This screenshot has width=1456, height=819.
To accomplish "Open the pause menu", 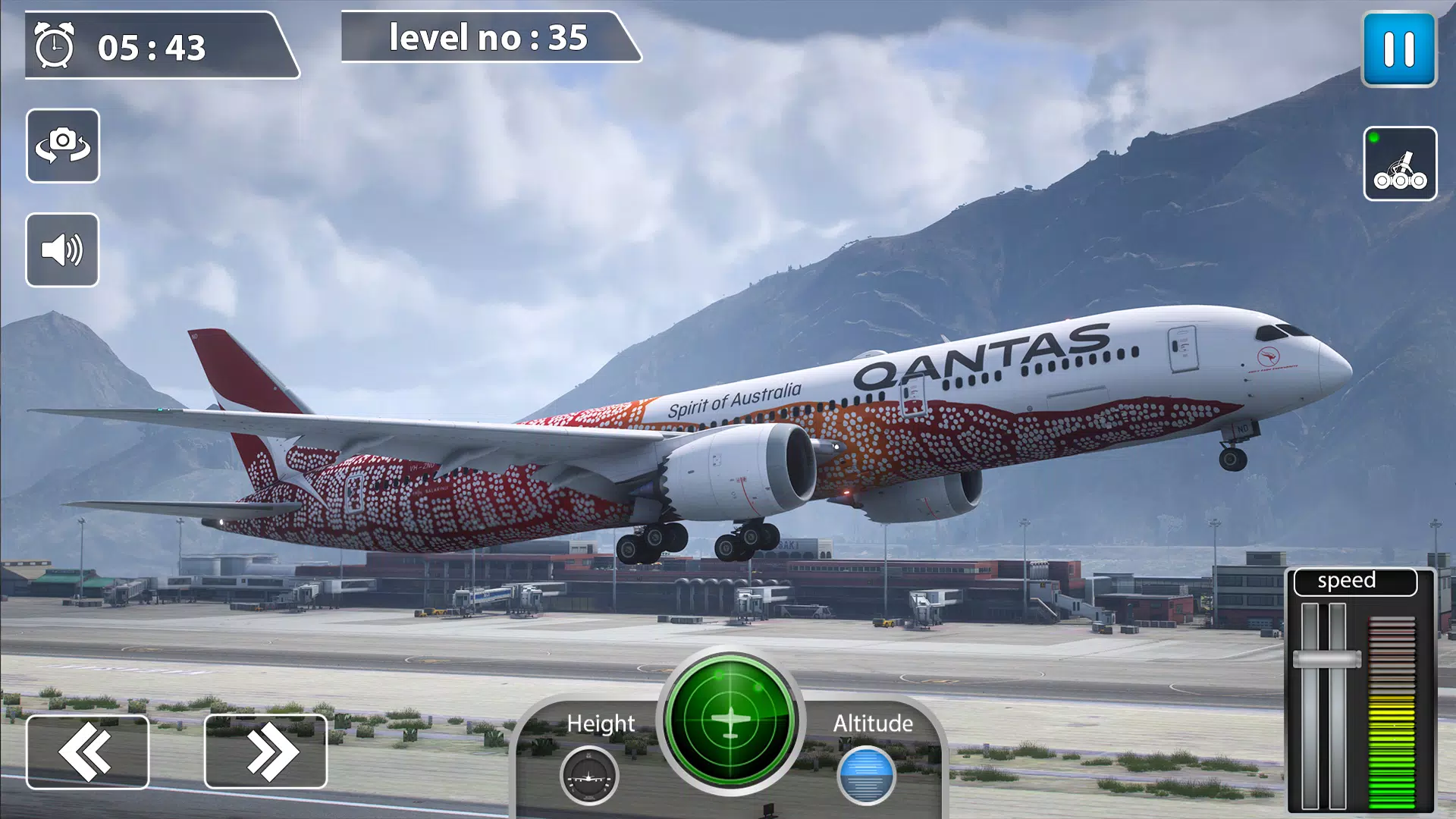I will [x=1399, y=49].
